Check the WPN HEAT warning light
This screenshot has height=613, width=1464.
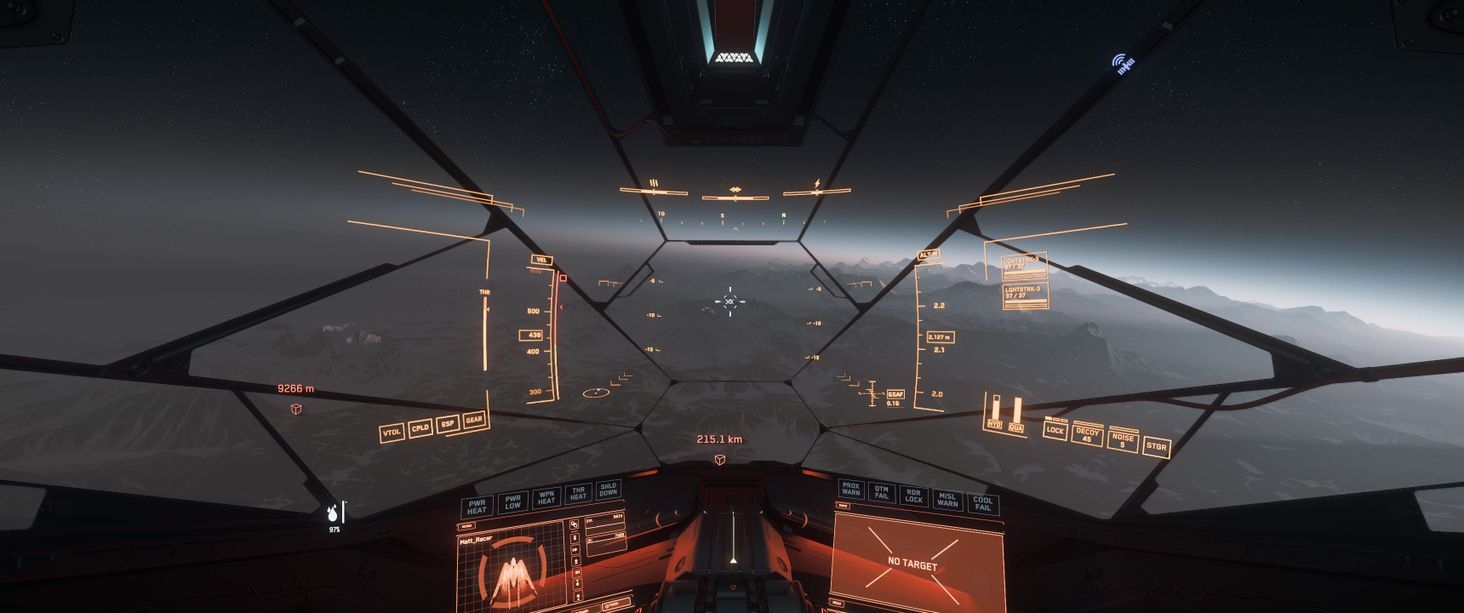click(x=546, y=497)
